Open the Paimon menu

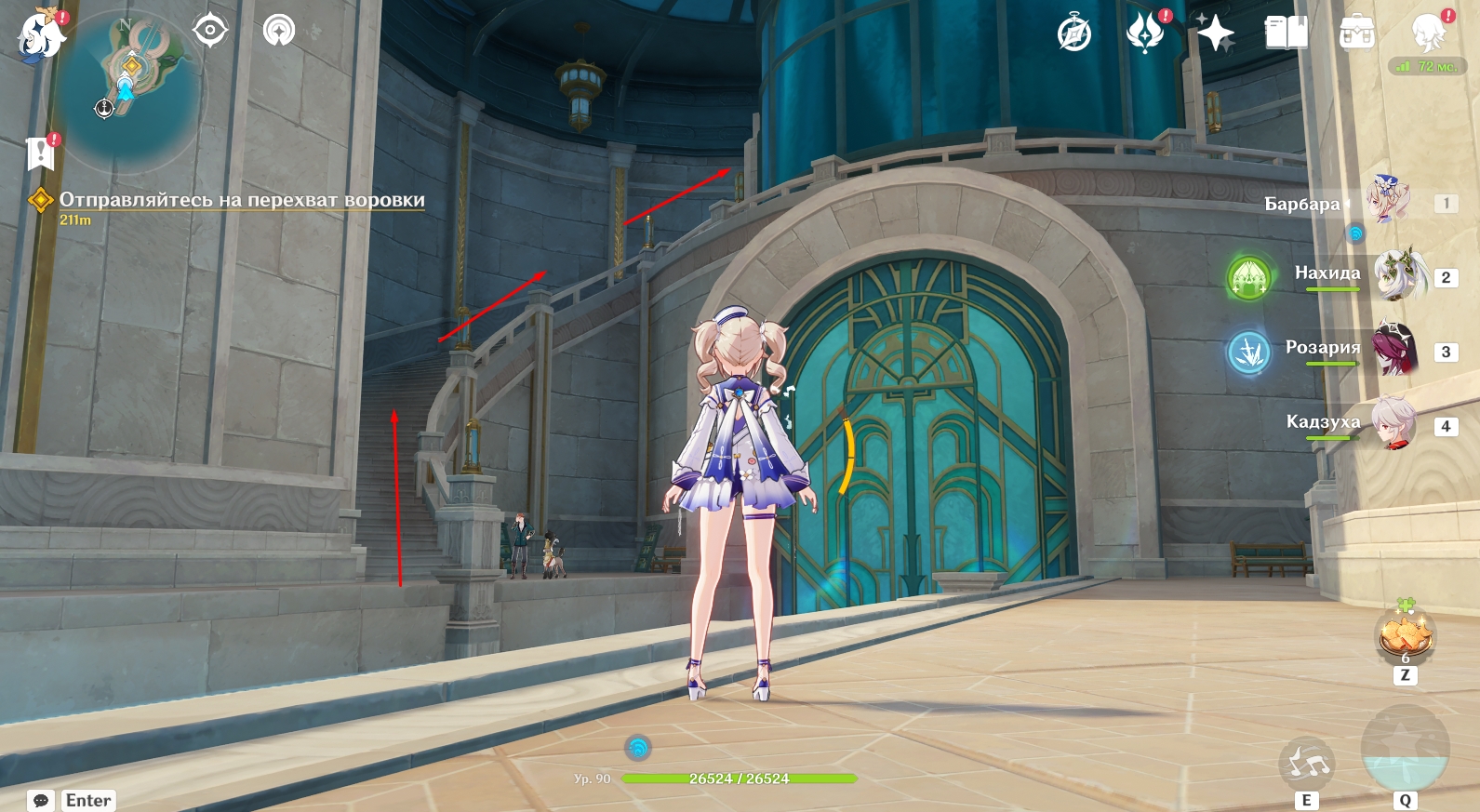pyautogui.click(x=39, y=35)
